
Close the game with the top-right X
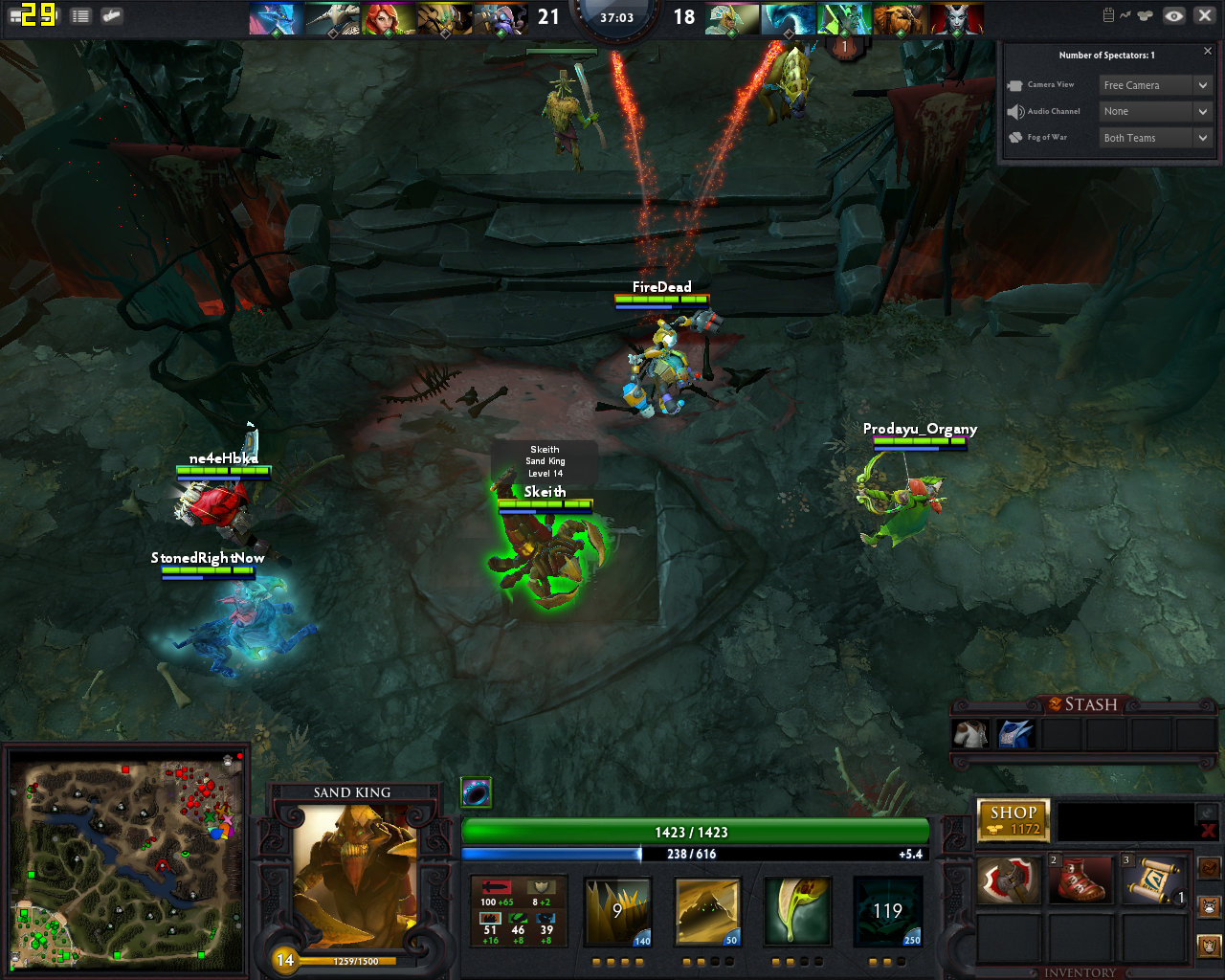click(1205, 15)
